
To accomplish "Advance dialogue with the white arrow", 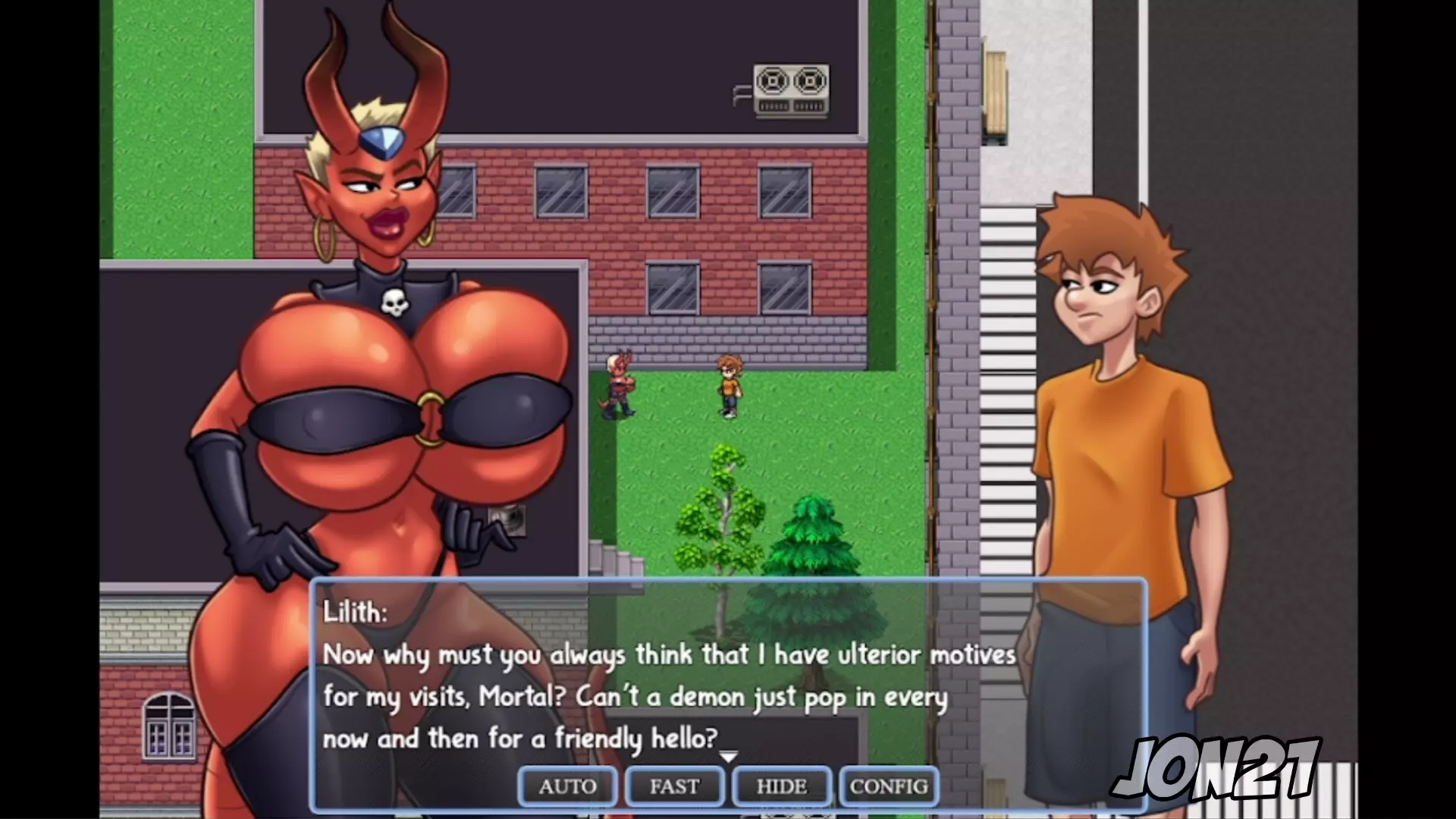I will point(728,757).
